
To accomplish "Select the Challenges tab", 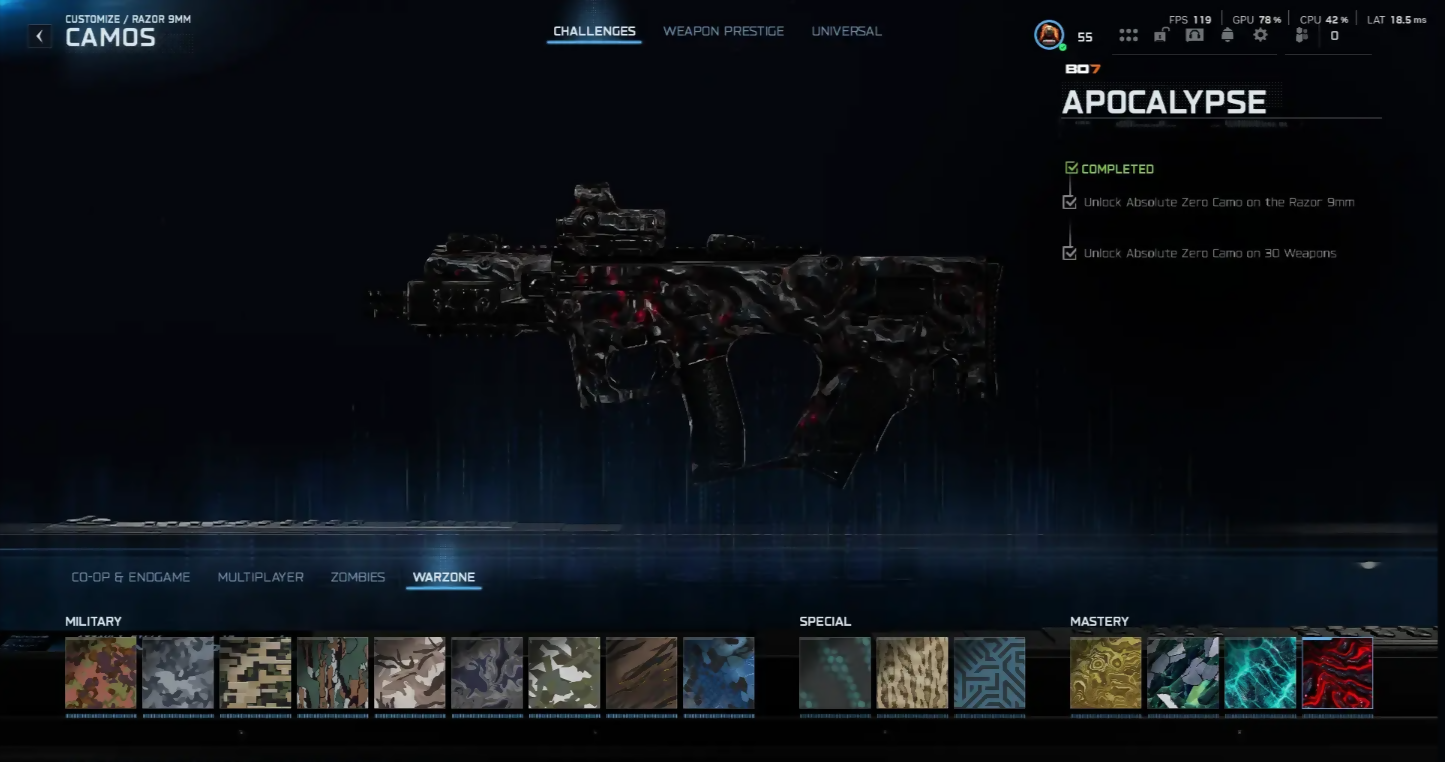I will tap(594, 31).
